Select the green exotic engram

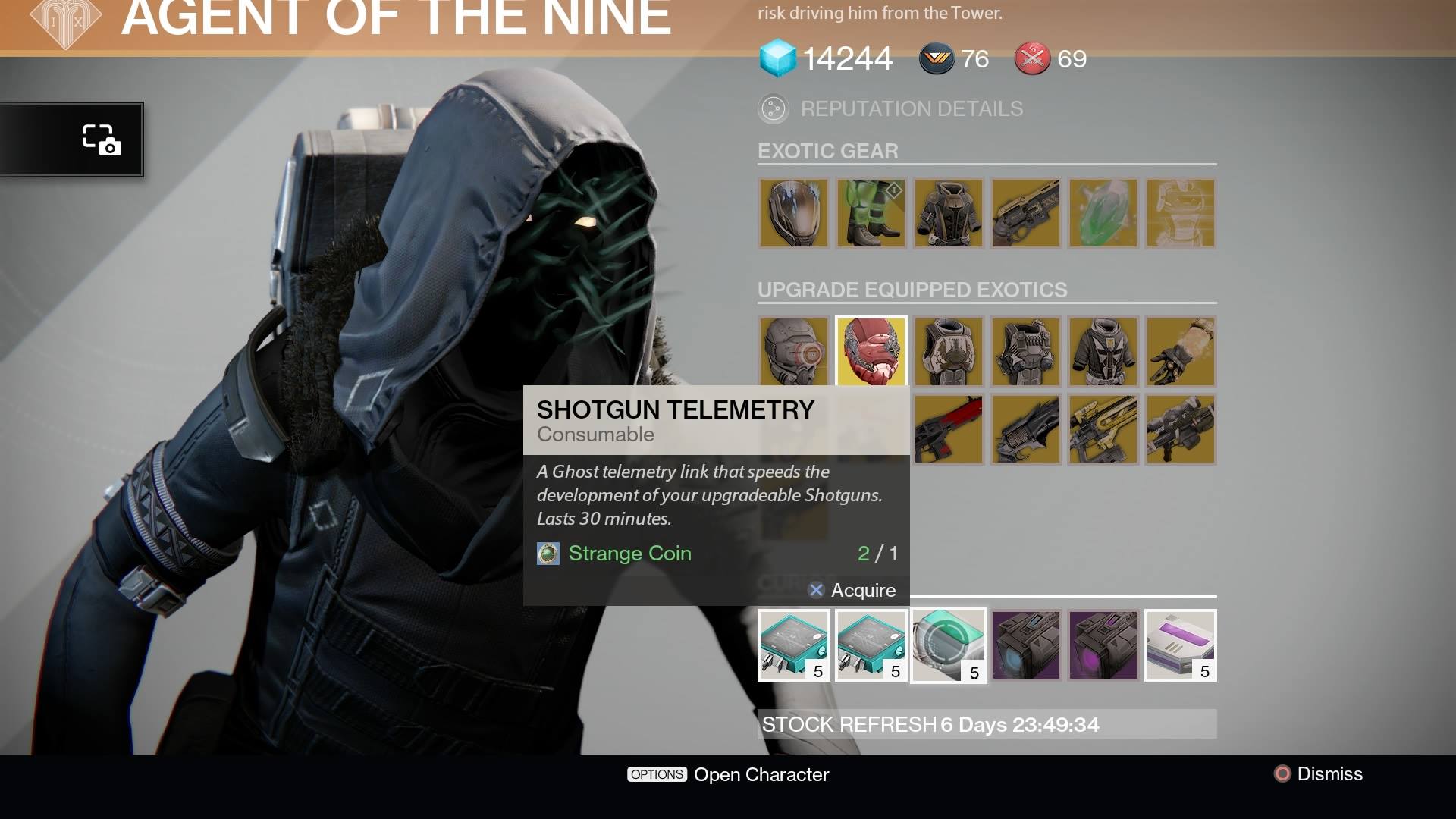point(1103,213)
